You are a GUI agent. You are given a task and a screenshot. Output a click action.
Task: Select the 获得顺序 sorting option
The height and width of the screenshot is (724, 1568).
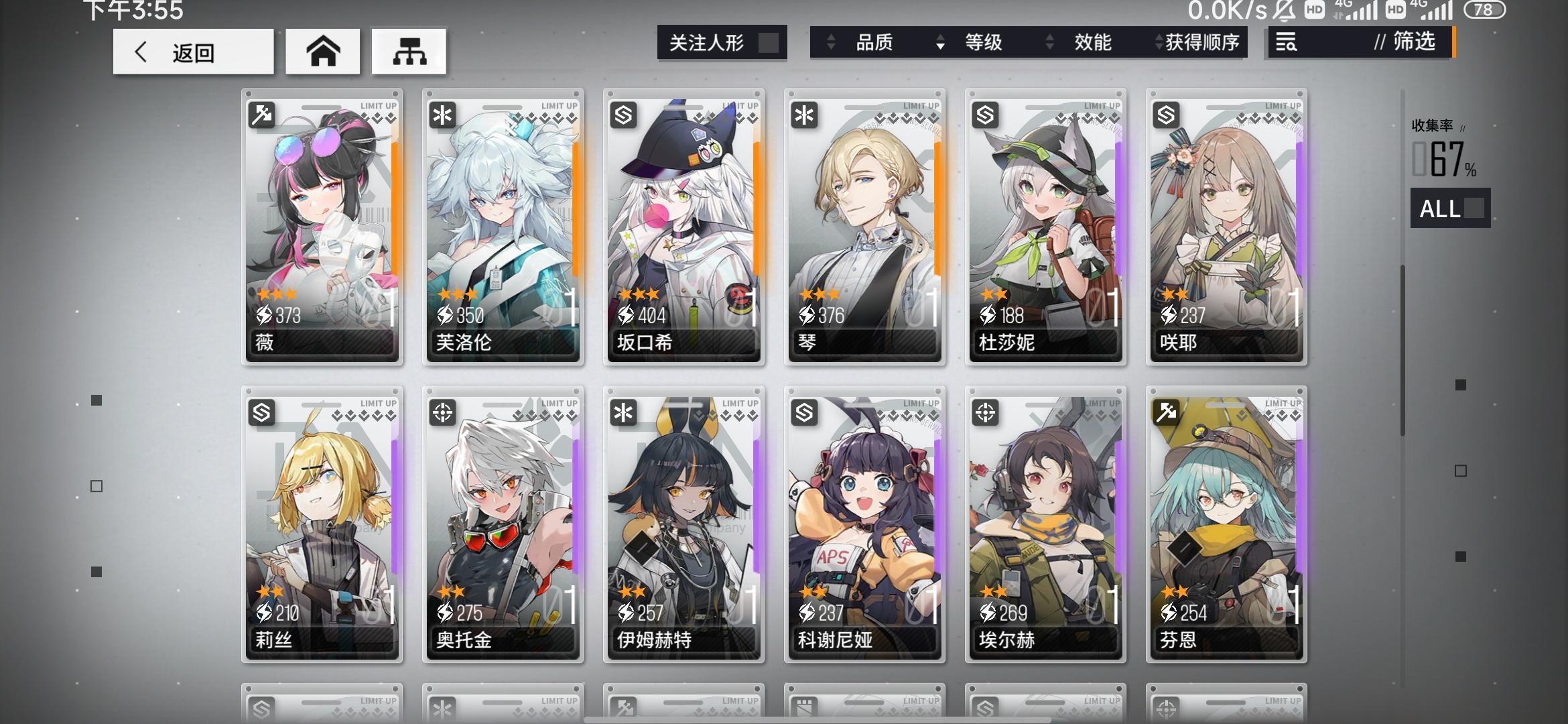(1203, 43)
